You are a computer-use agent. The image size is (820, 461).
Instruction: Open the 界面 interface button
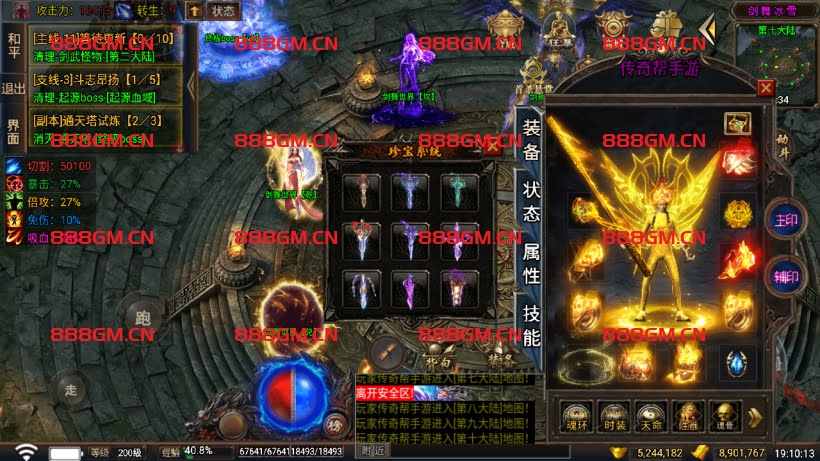(13, 131)
